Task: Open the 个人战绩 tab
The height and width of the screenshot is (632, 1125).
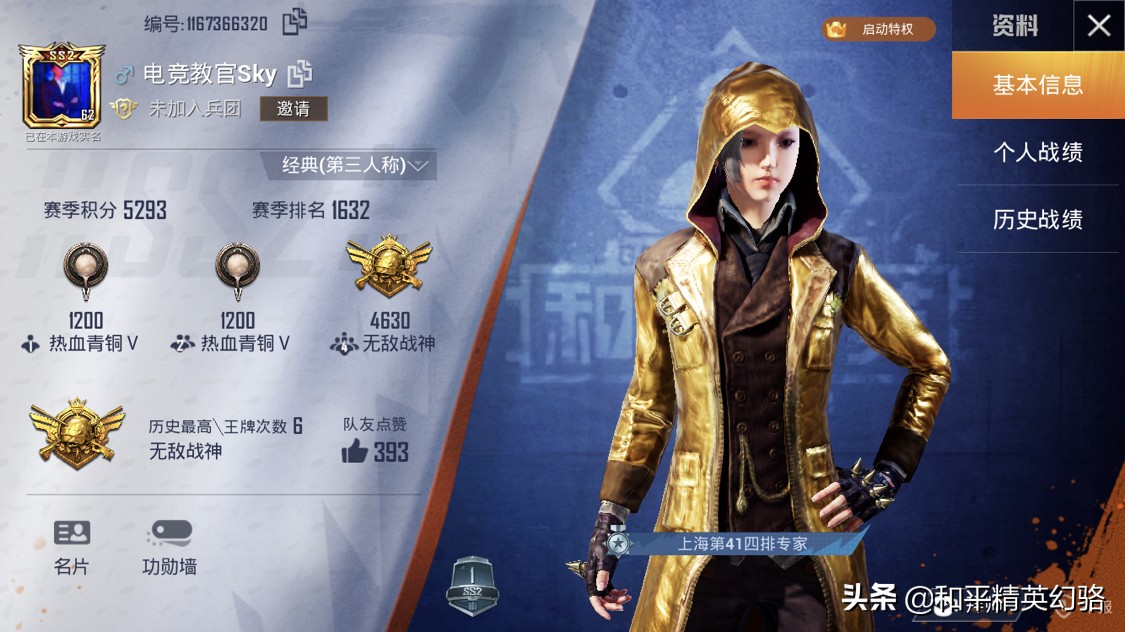Action: click(1037, 152)
